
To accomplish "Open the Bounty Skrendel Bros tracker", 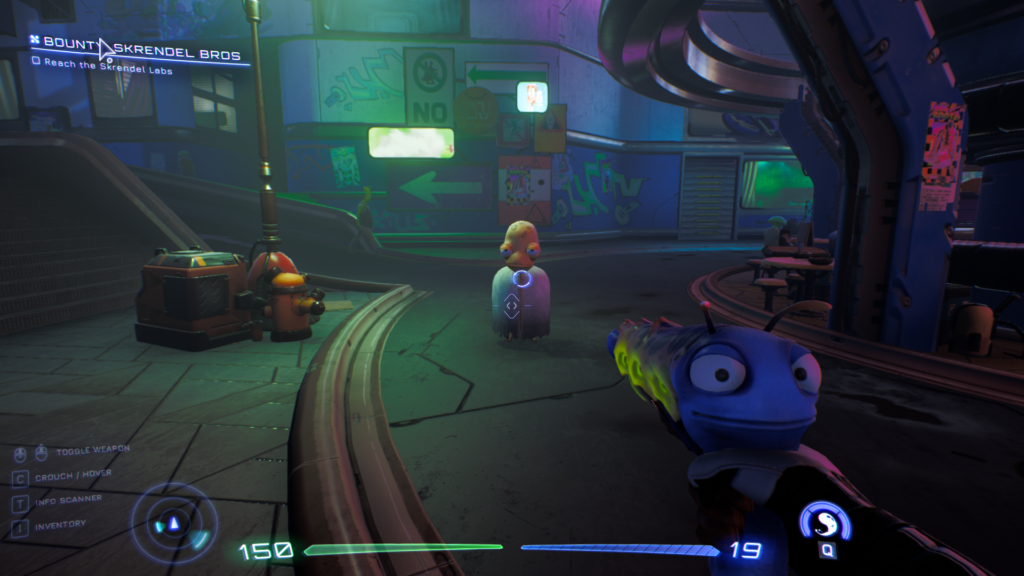I will (140, 43).
